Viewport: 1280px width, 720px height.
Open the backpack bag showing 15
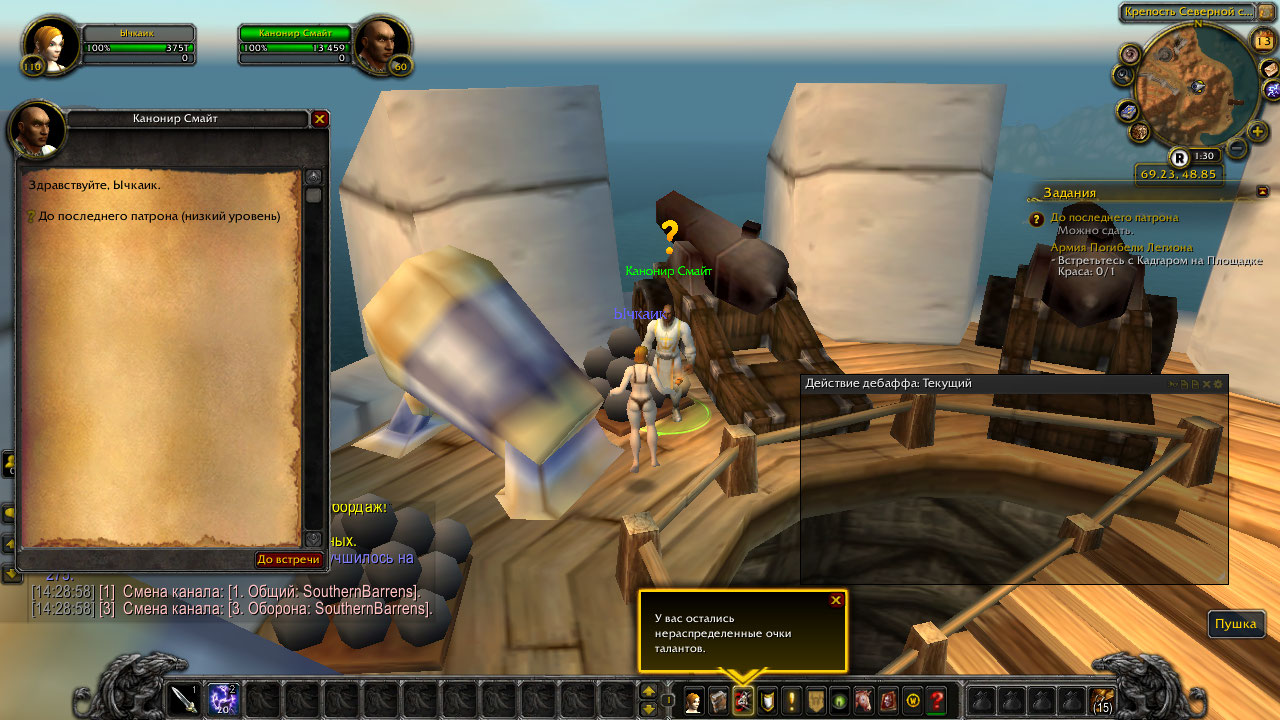(x=1103, y=699)
